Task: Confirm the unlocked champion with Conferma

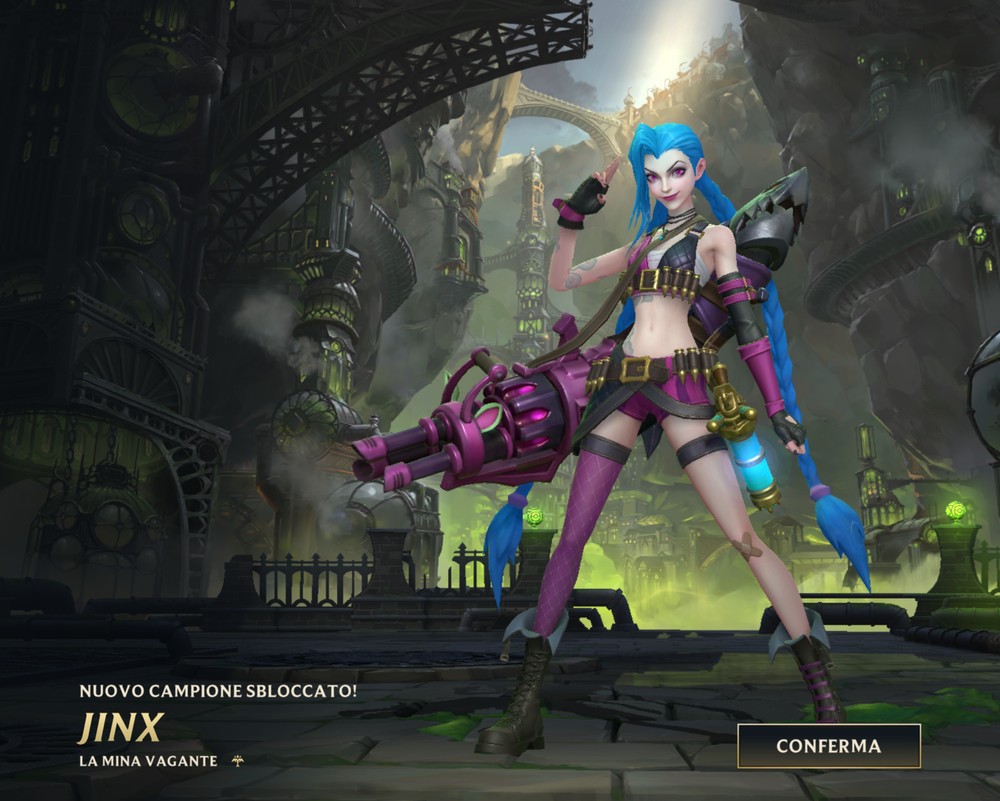Action: tap(828, 746)
